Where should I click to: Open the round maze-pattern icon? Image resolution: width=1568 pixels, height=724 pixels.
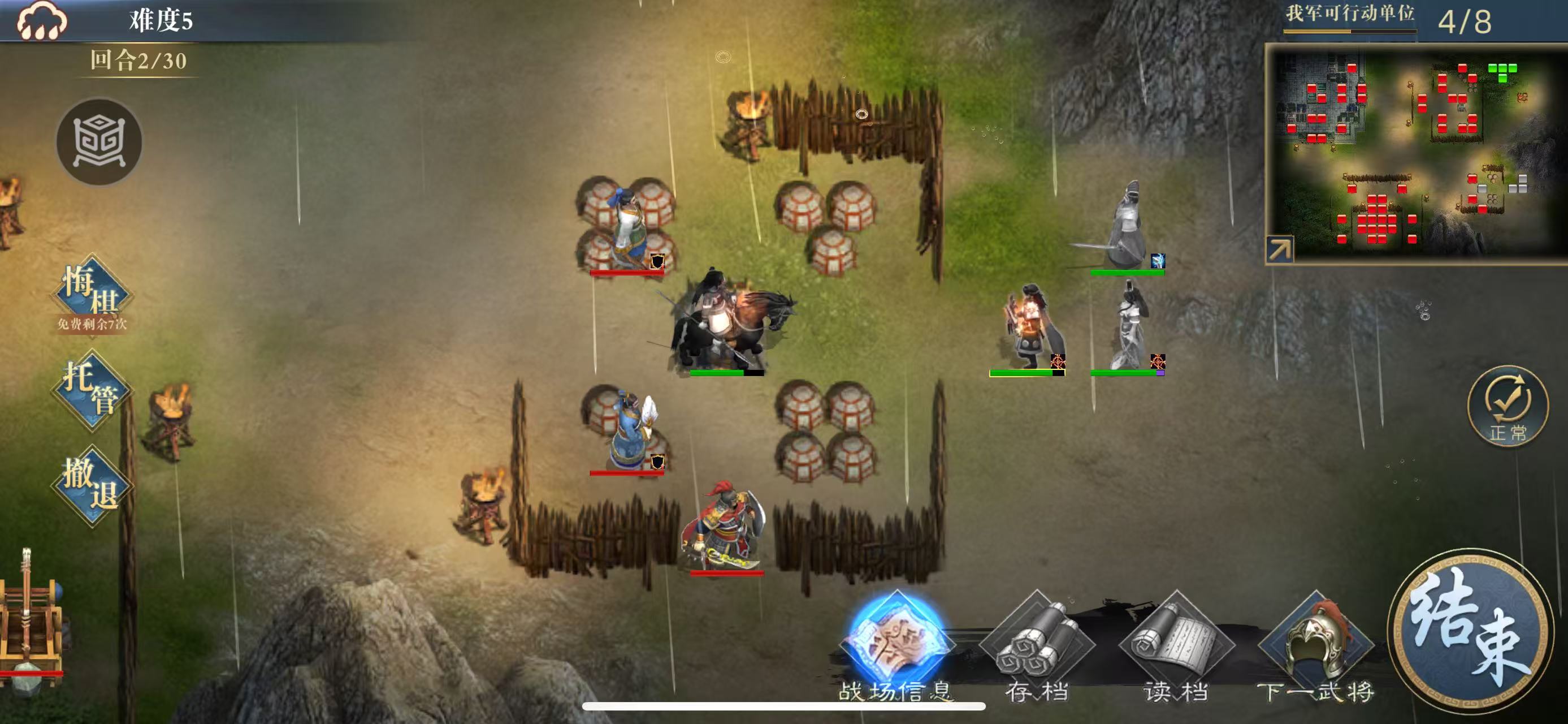[x=99, y=142]
